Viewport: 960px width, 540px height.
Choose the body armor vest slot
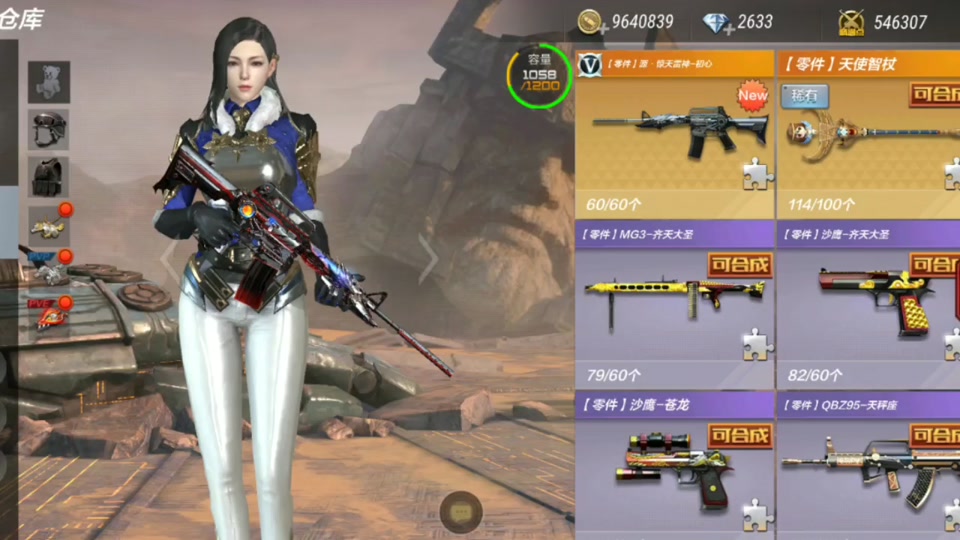(x=48, y=176)
